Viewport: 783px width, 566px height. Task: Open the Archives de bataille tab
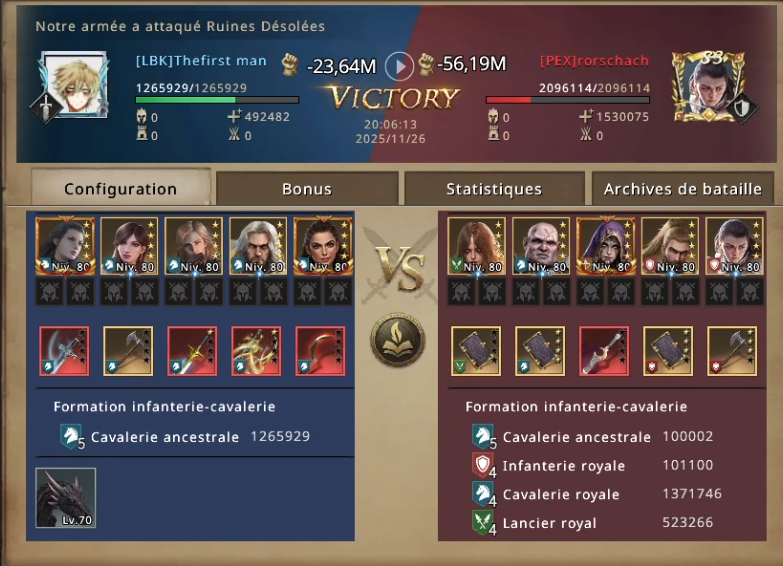pyautogui.click(x=683, y=188)
